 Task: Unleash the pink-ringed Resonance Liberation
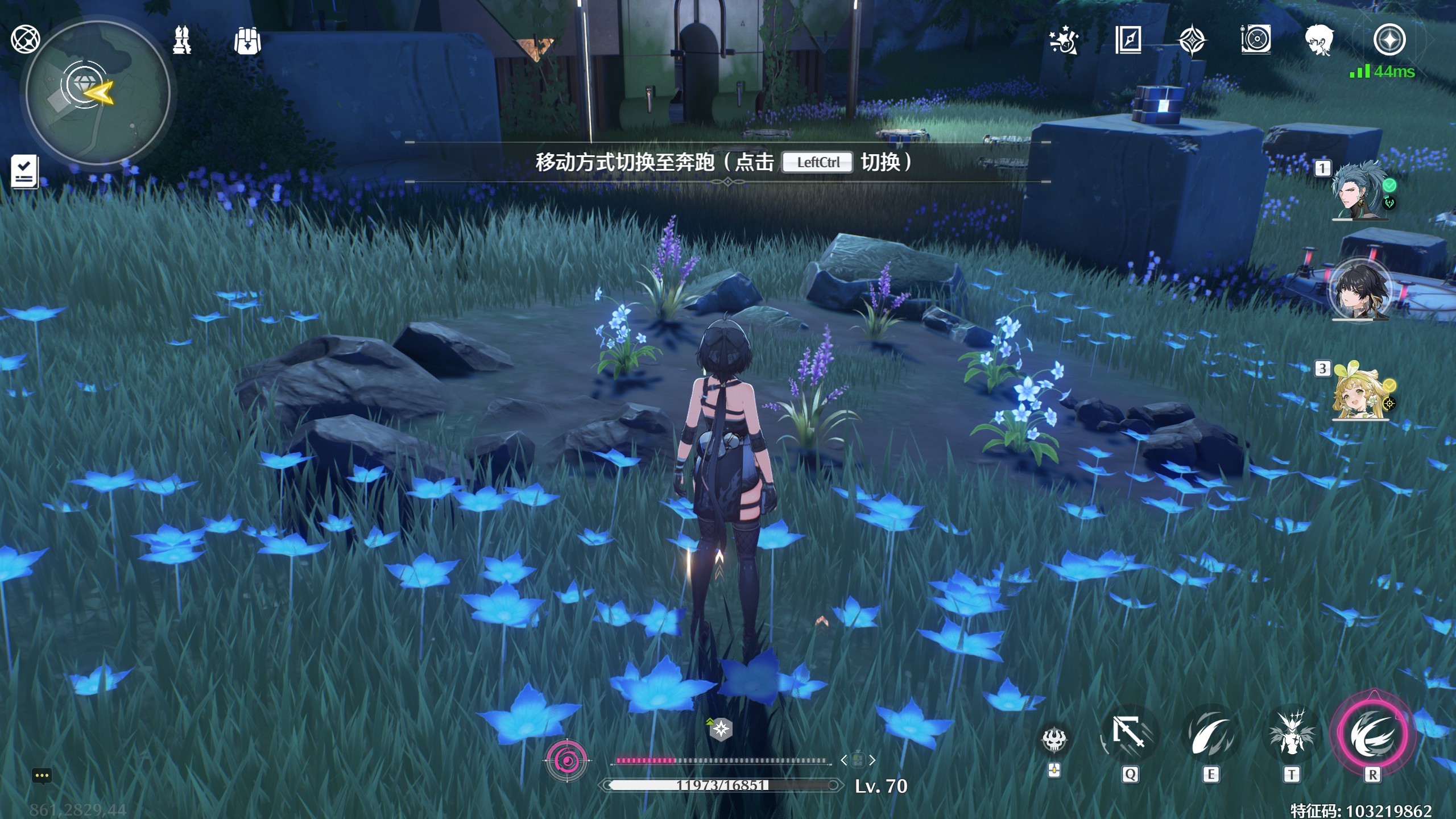point(1372,734)
